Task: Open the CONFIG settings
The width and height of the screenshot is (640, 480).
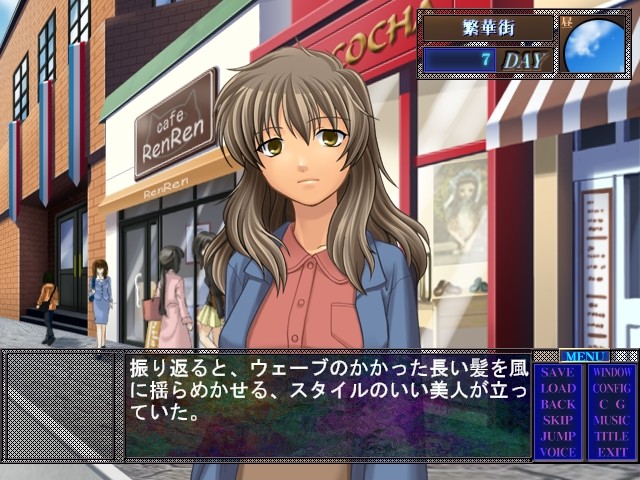Action: pyautogui.click(x=612, y=388)
